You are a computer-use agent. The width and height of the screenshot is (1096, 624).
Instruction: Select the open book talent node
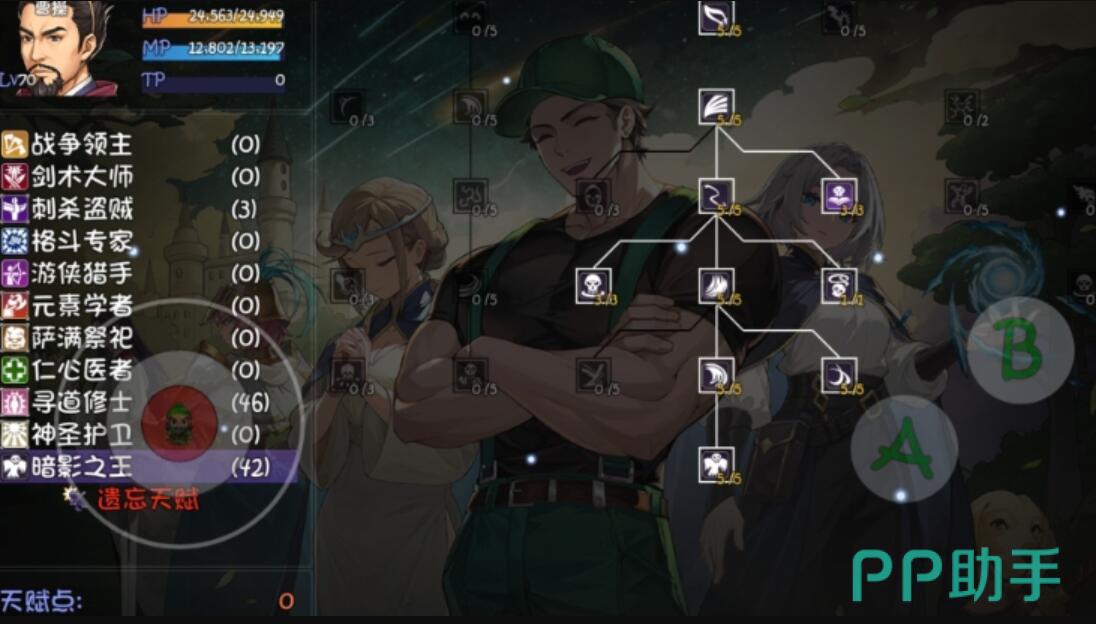tap(838, 195)
